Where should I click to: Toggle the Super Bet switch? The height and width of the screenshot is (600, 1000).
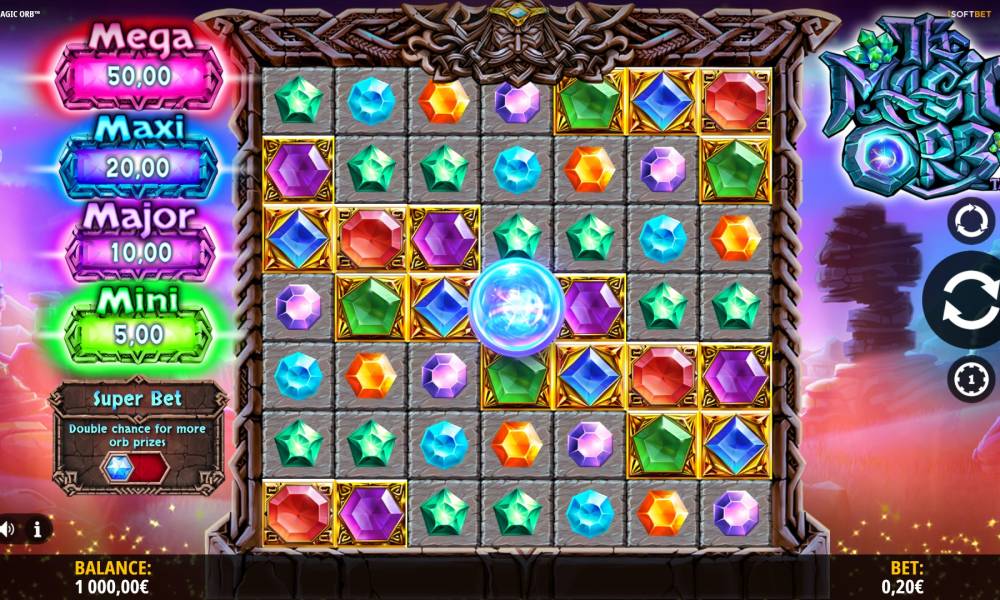click(137, 467)
